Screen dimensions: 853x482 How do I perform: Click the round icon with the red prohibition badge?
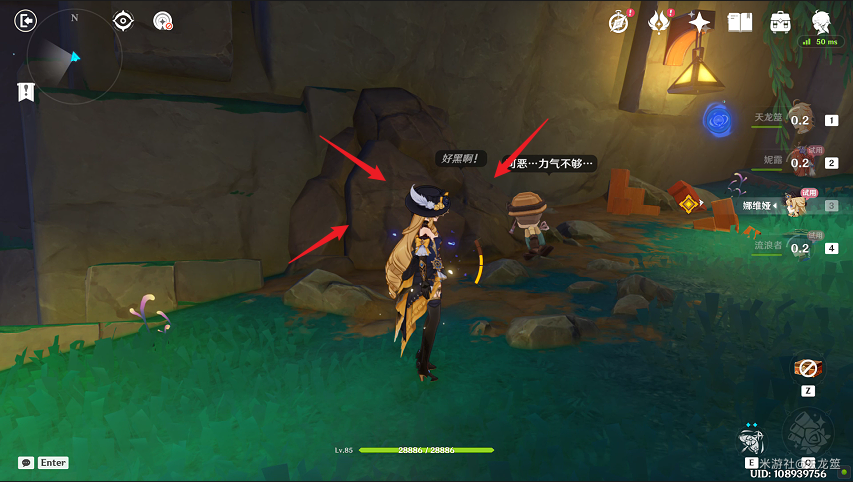click(163, 20)
